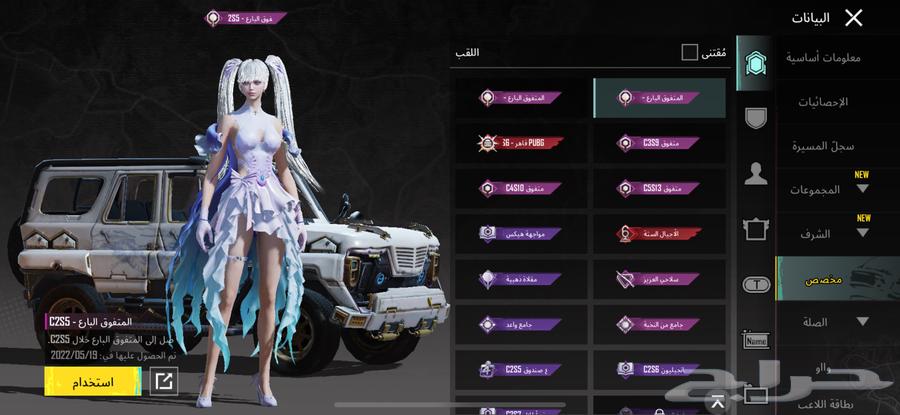Pick the متفوق C5S13 title
This screenshot has width=900, height=415.
click(x=658, y=187)
